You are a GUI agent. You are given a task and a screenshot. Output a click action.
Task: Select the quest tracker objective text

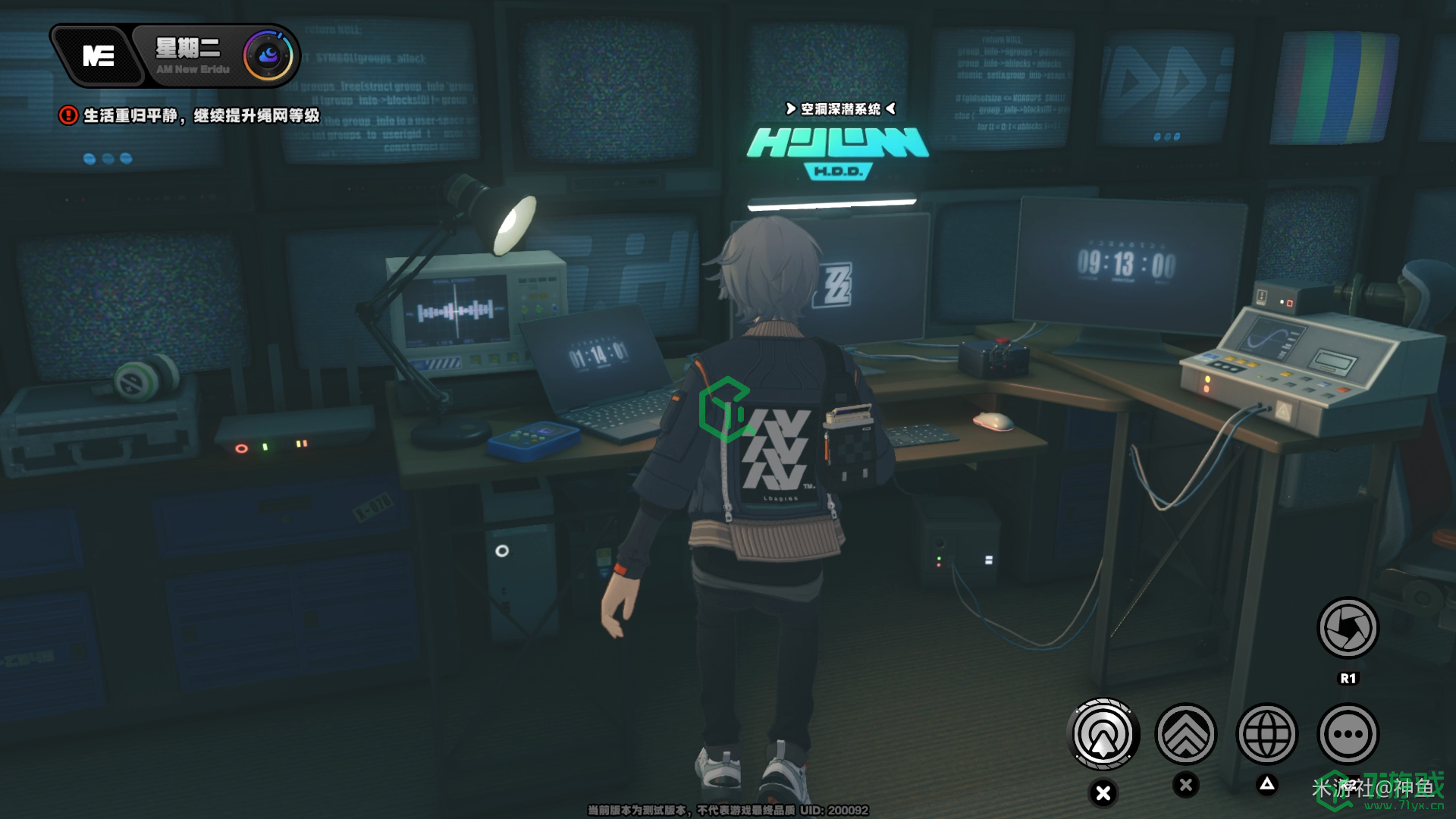click(x=201, y=115)
